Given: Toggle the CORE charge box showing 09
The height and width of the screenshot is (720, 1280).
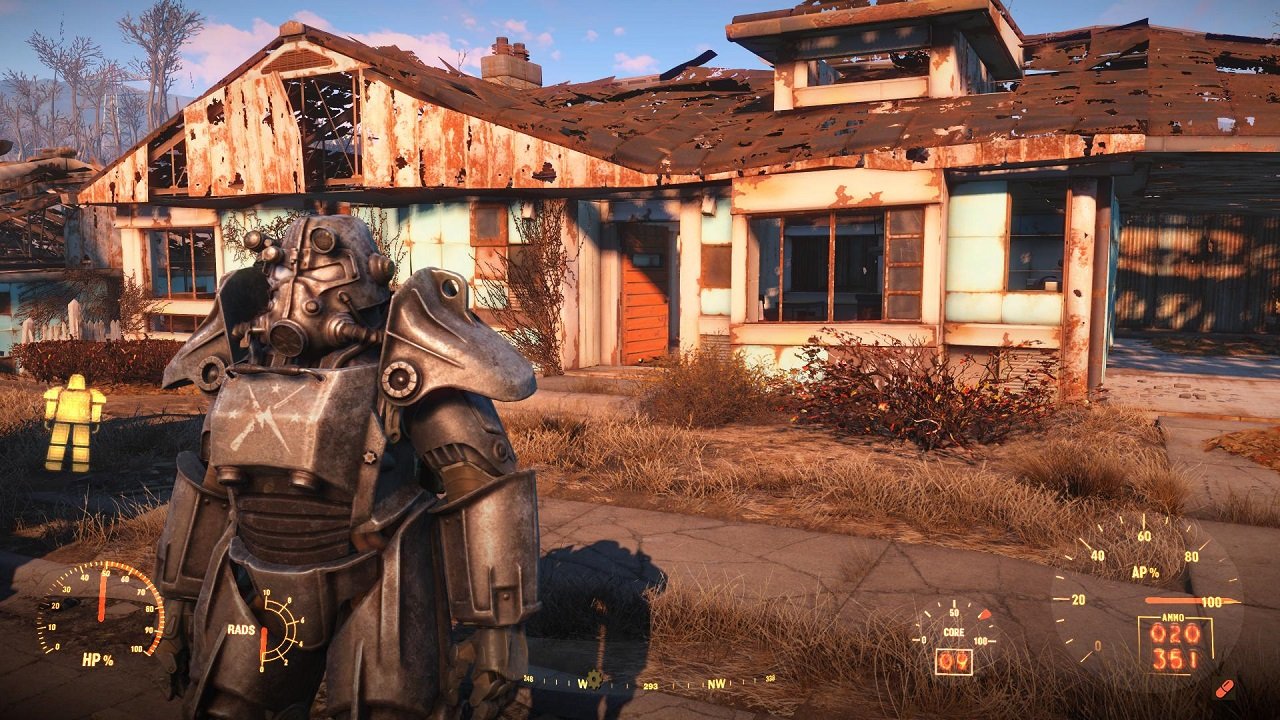Looking at the screenshot, I should tap(955, 660).
